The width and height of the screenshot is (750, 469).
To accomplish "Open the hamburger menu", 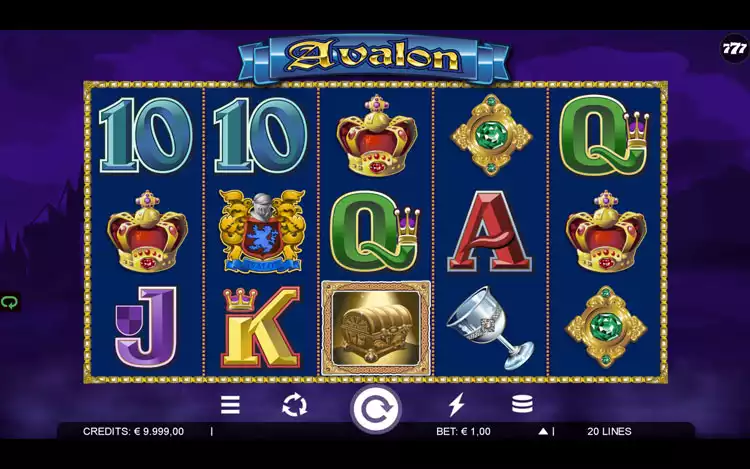I will 230,405.
